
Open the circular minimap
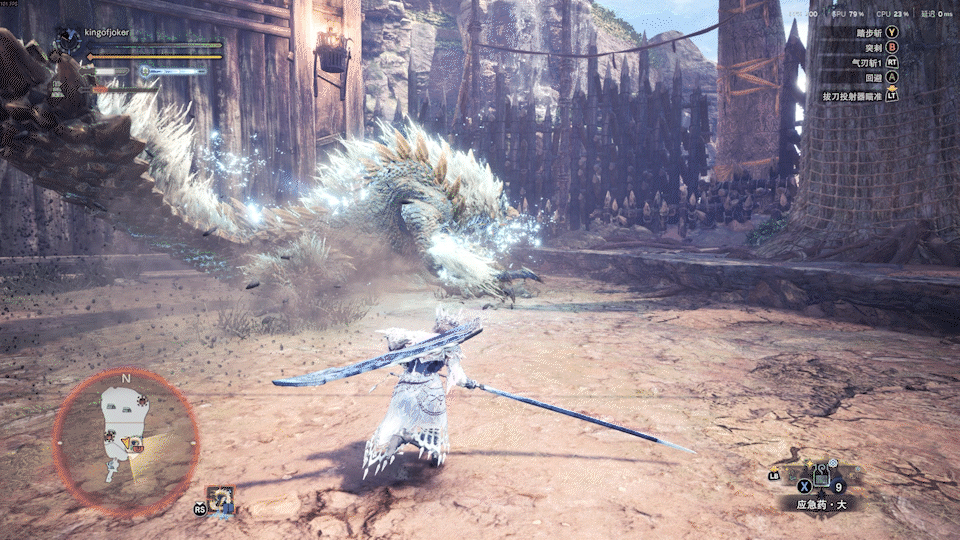tap(125, 441)
